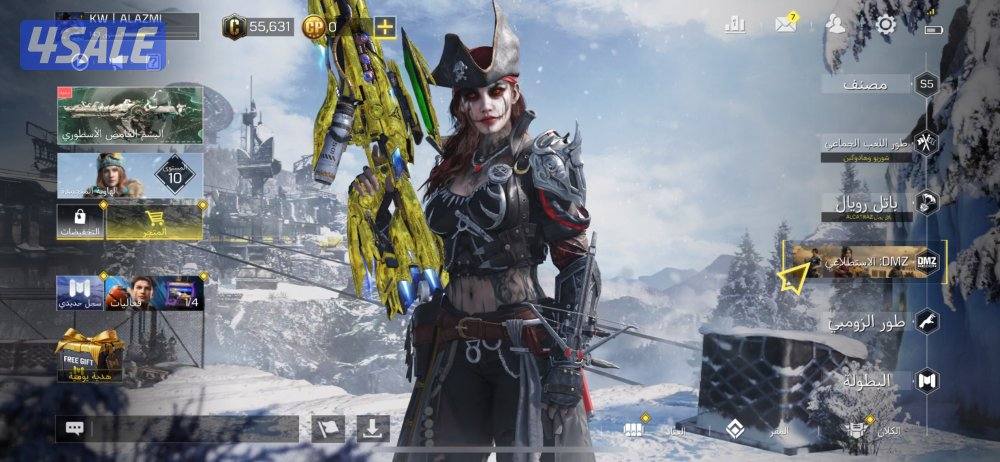Open the Store with the shopping cart

[156, 223]
